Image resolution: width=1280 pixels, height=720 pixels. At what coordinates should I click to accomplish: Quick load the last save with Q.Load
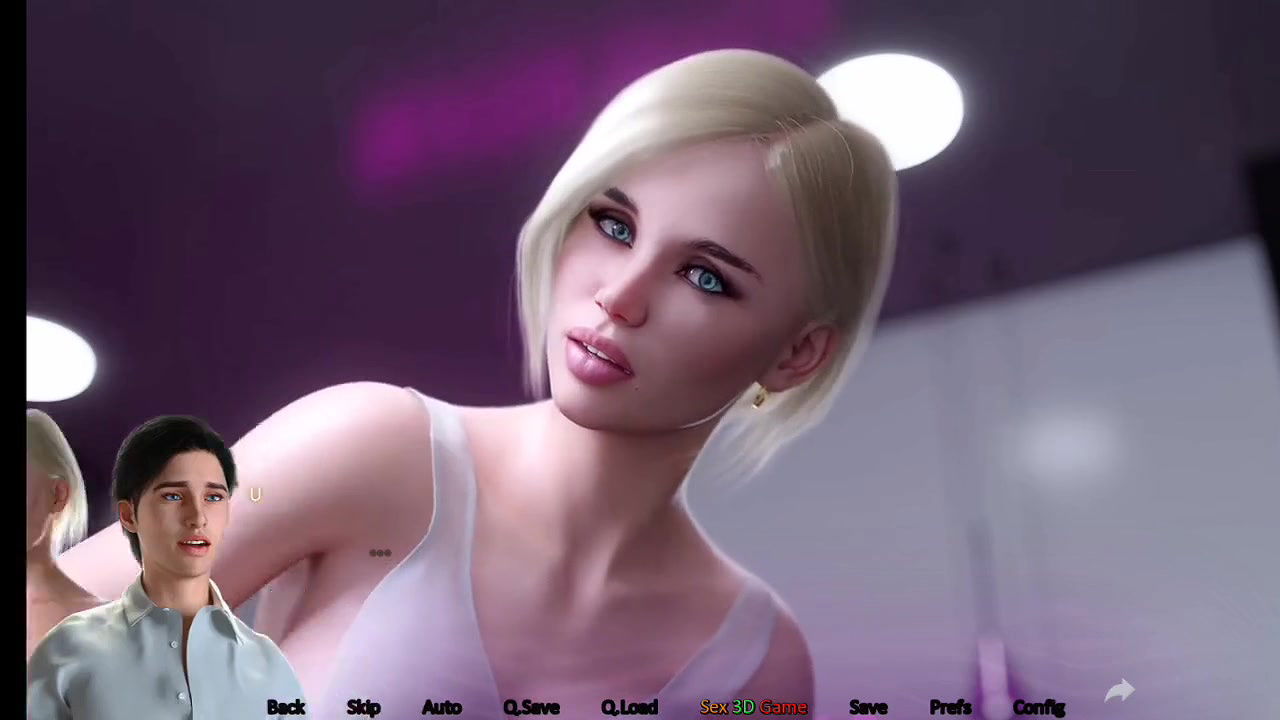point(629,707)
